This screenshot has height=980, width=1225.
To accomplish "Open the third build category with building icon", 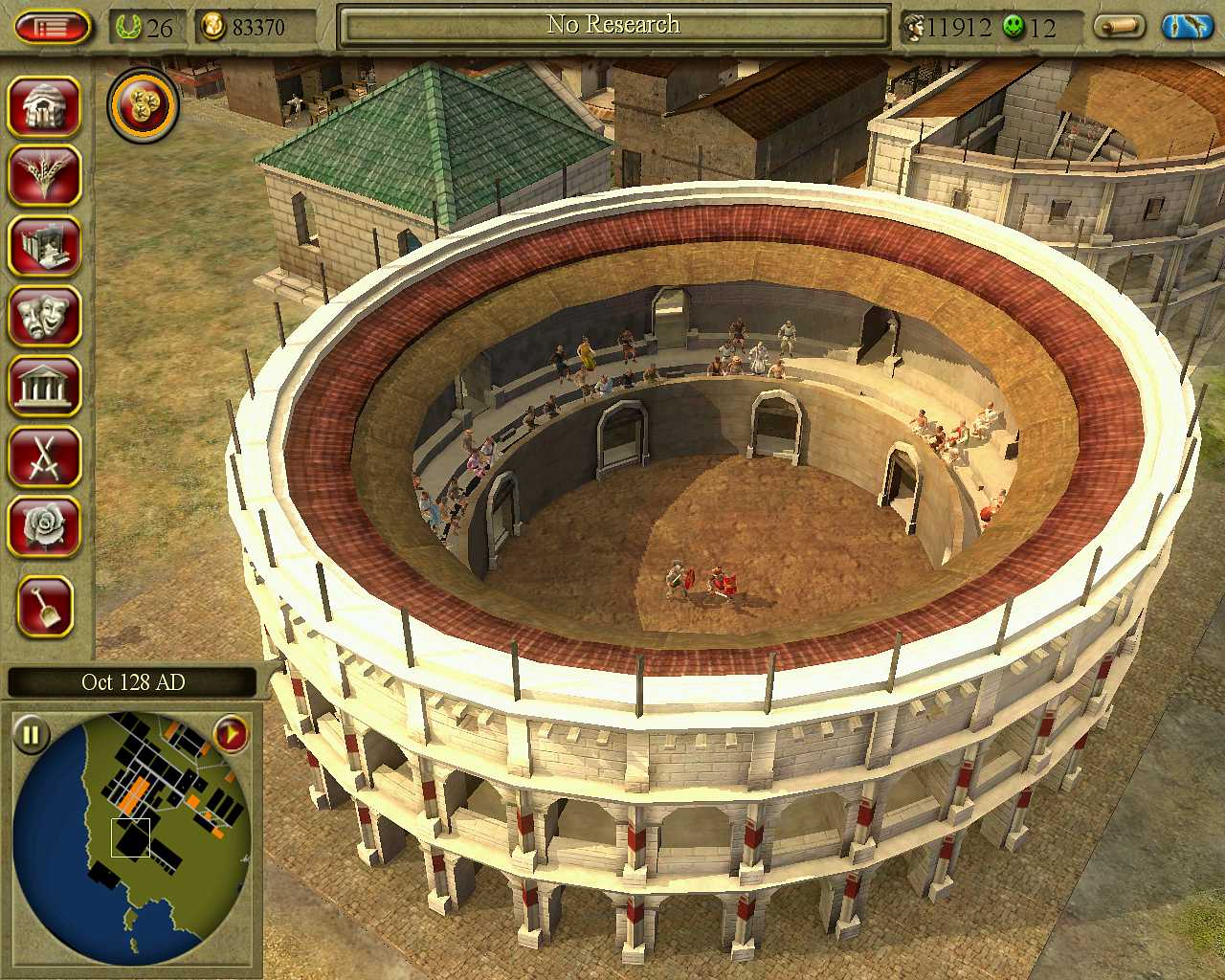I will point(44,246).
